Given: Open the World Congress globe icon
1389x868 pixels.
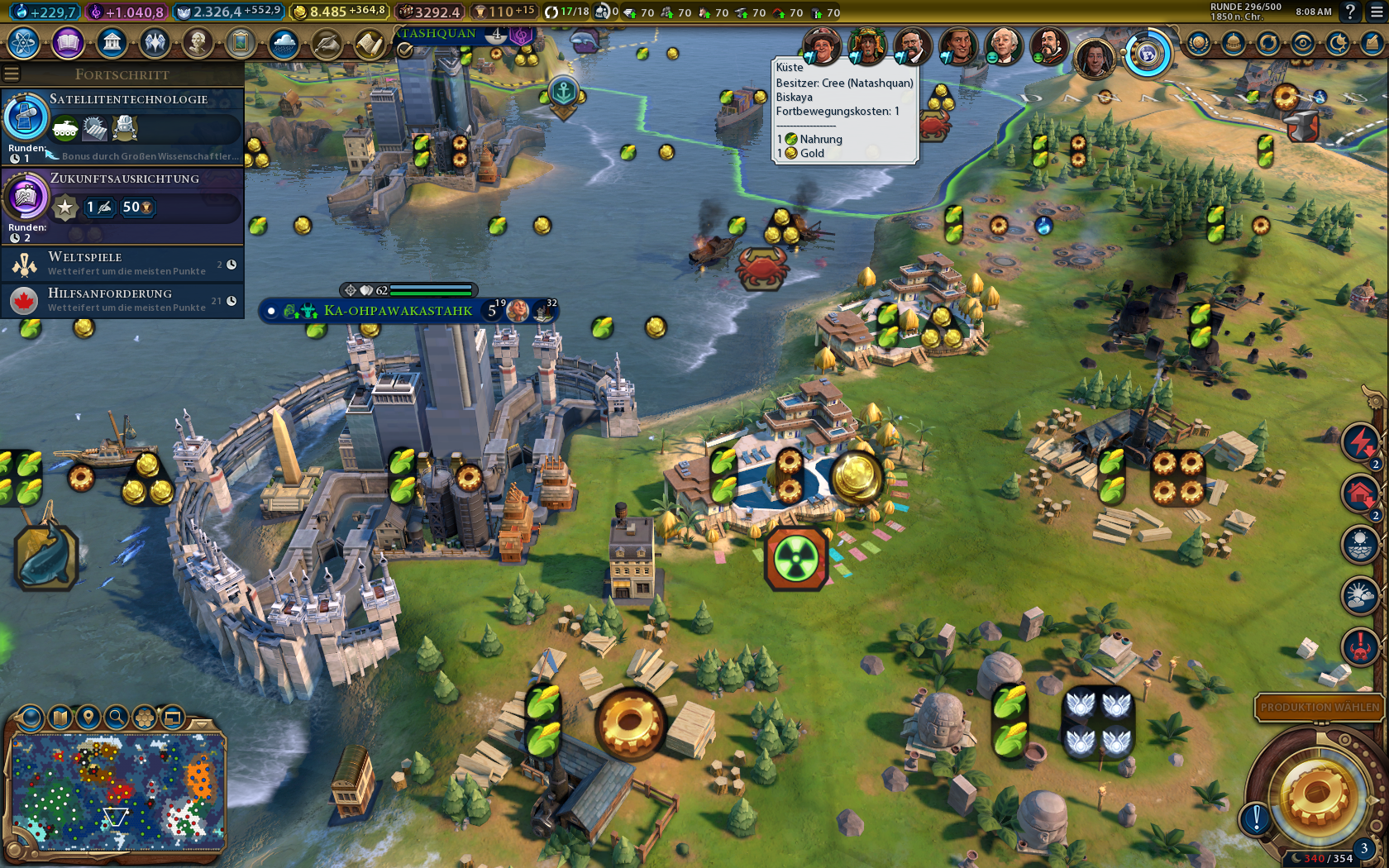Looking at the screenshot, I should click(1147, 55).
